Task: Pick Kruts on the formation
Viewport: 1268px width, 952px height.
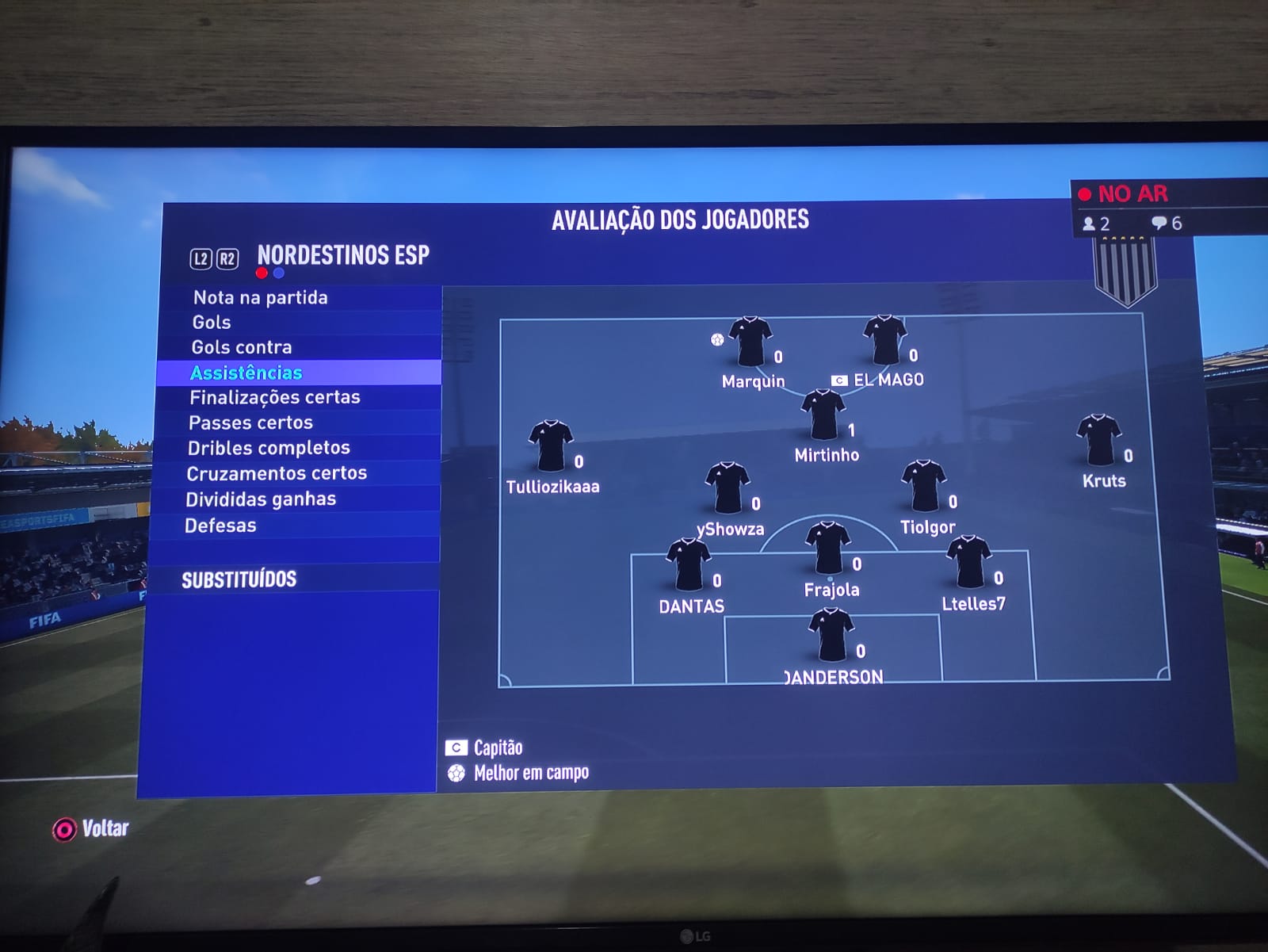Action: click(1099, 441)
